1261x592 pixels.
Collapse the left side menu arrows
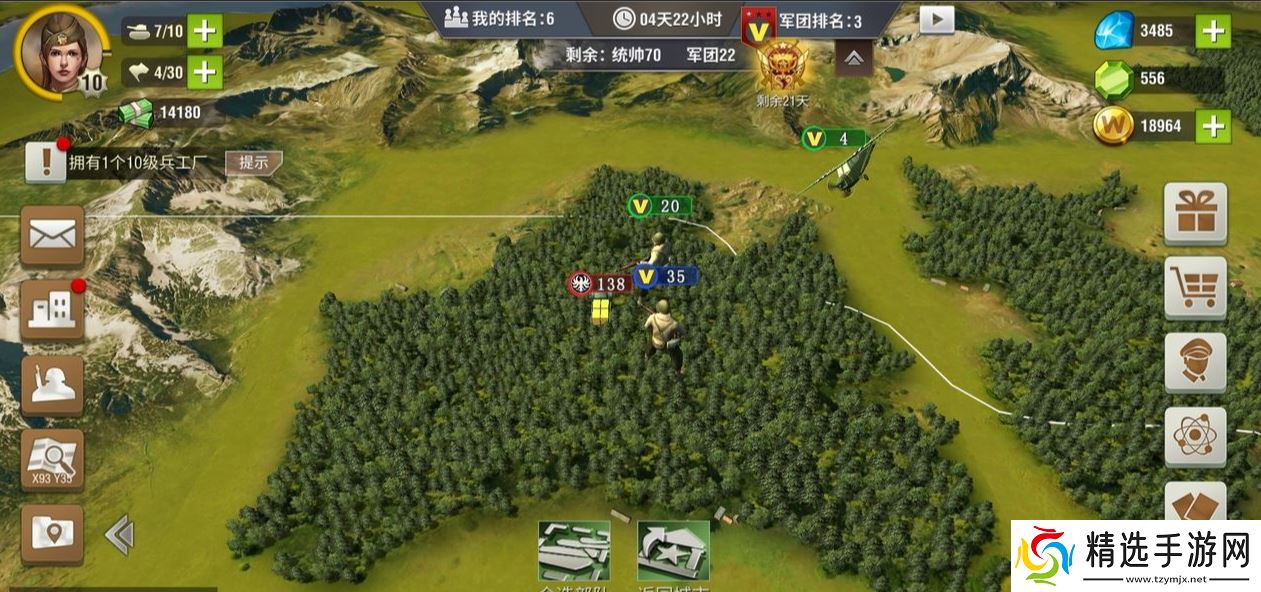(119, 536)
